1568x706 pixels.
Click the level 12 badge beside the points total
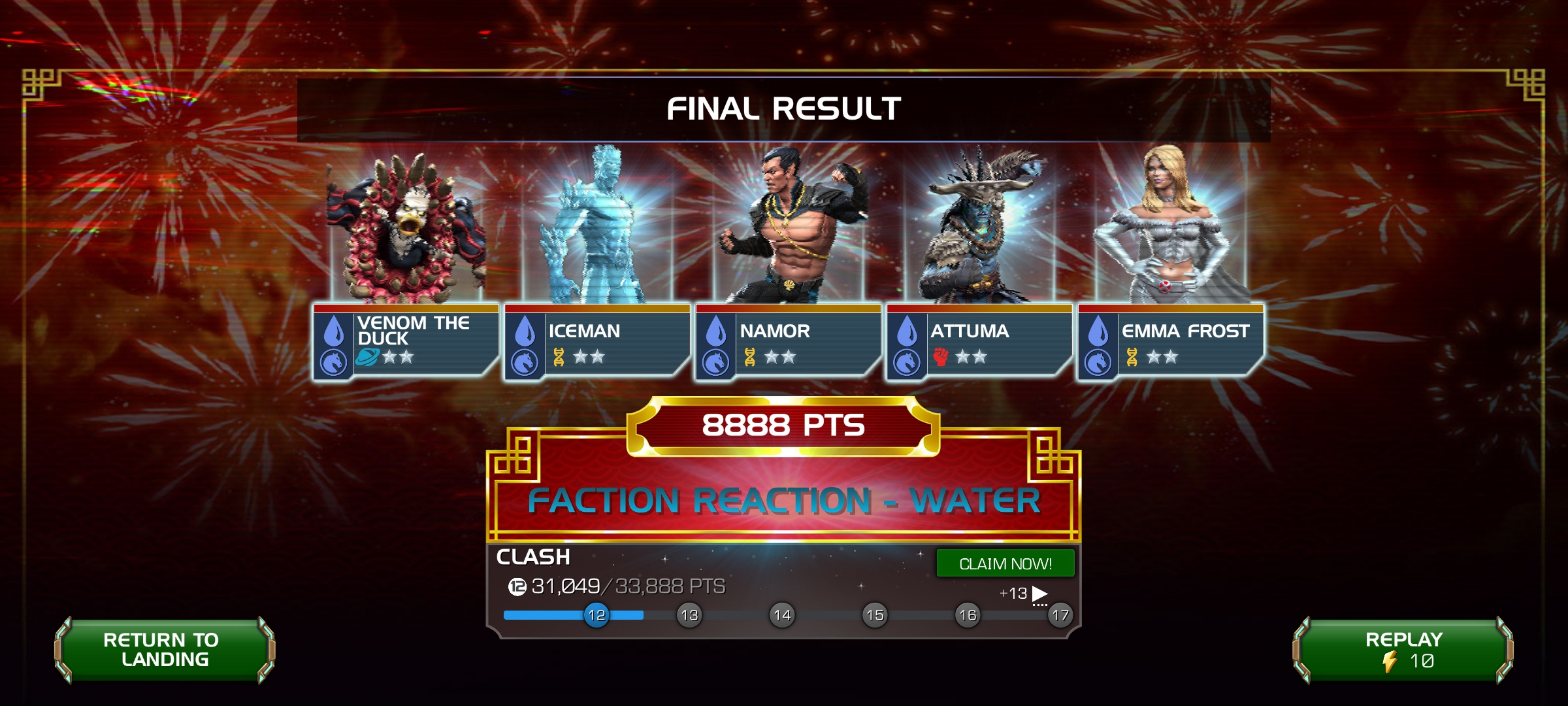(518, 587)
